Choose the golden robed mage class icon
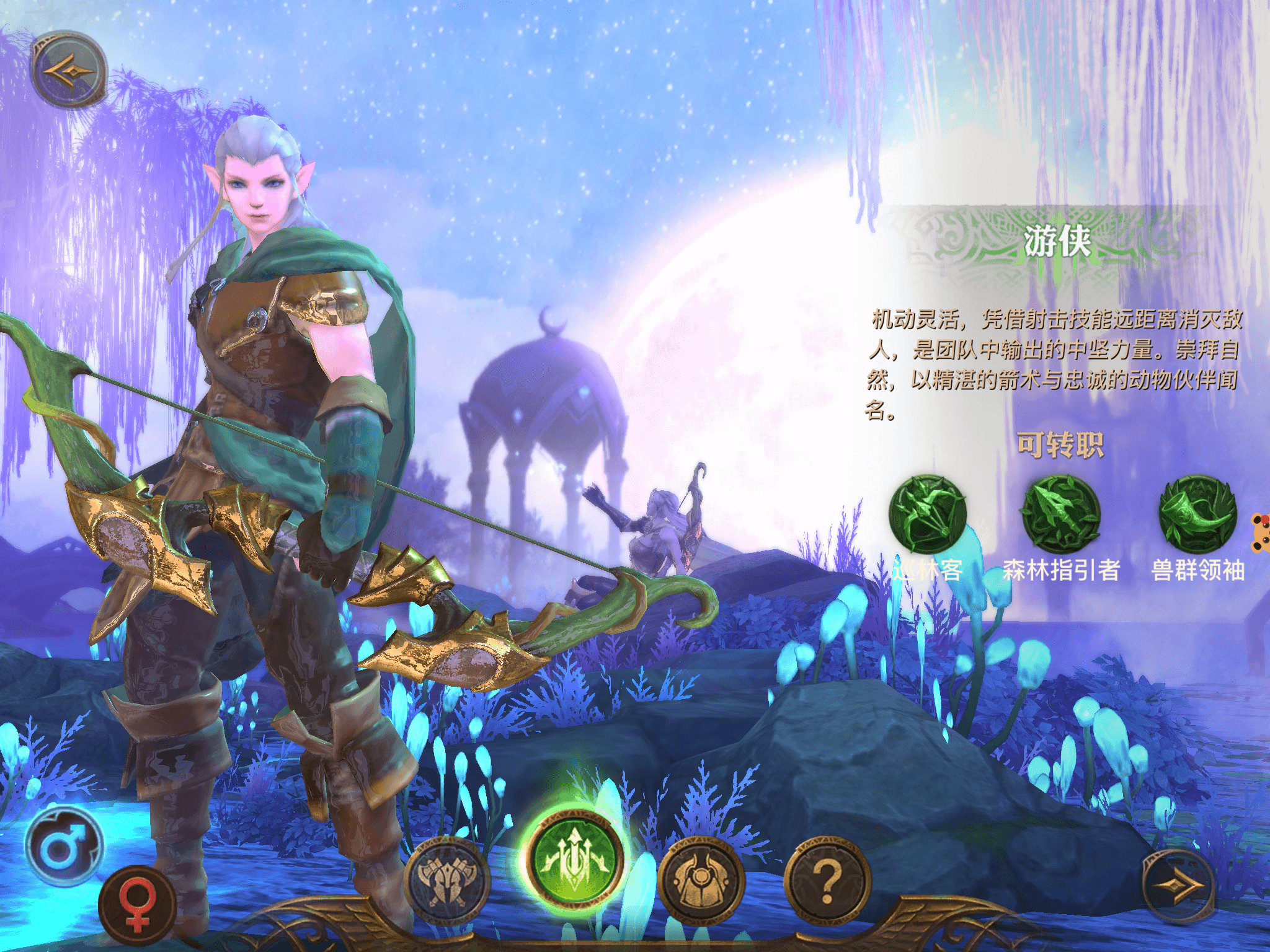The width and height of the screenshot is (1270, 952). (x=701, y=879)
